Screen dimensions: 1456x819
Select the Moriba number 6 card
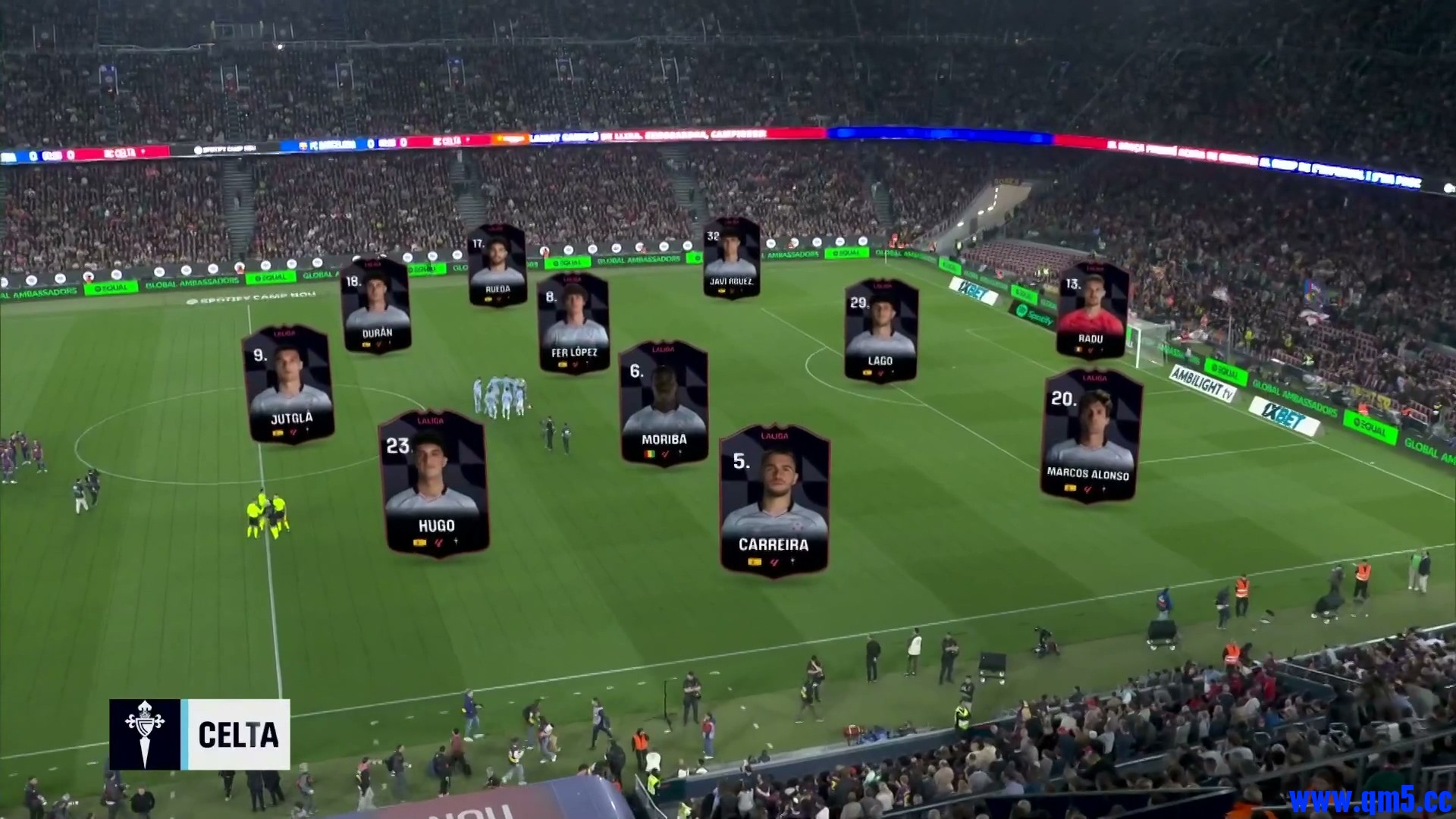pos(664,403)
